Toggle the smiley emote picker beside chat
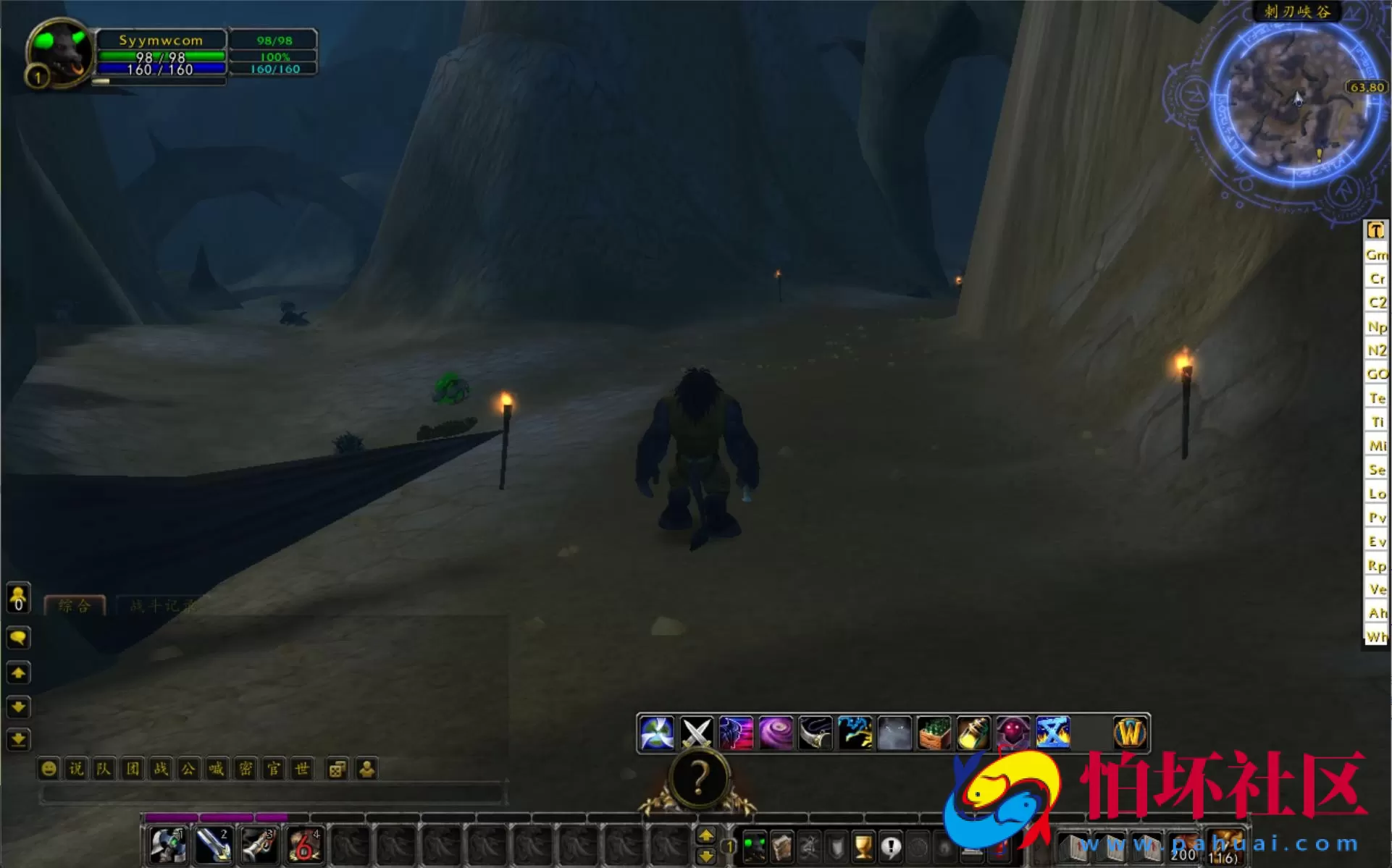The width and height of the screenshot is (1392, 868). pyautogui.click(x=48, y=769)
